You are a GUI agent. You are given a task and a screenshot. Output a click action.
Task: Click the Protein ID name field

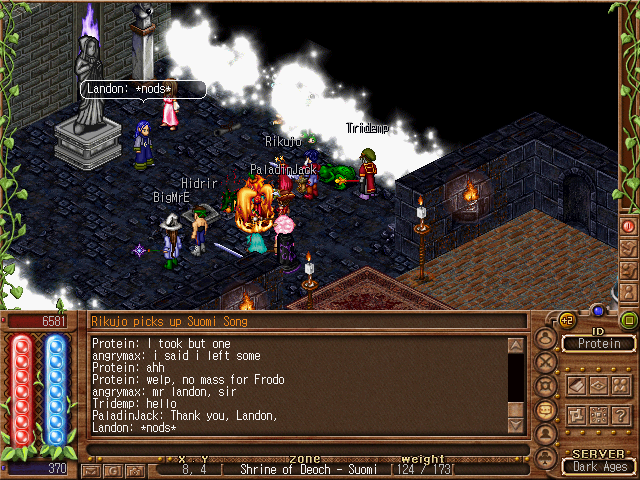pos(598,344)
